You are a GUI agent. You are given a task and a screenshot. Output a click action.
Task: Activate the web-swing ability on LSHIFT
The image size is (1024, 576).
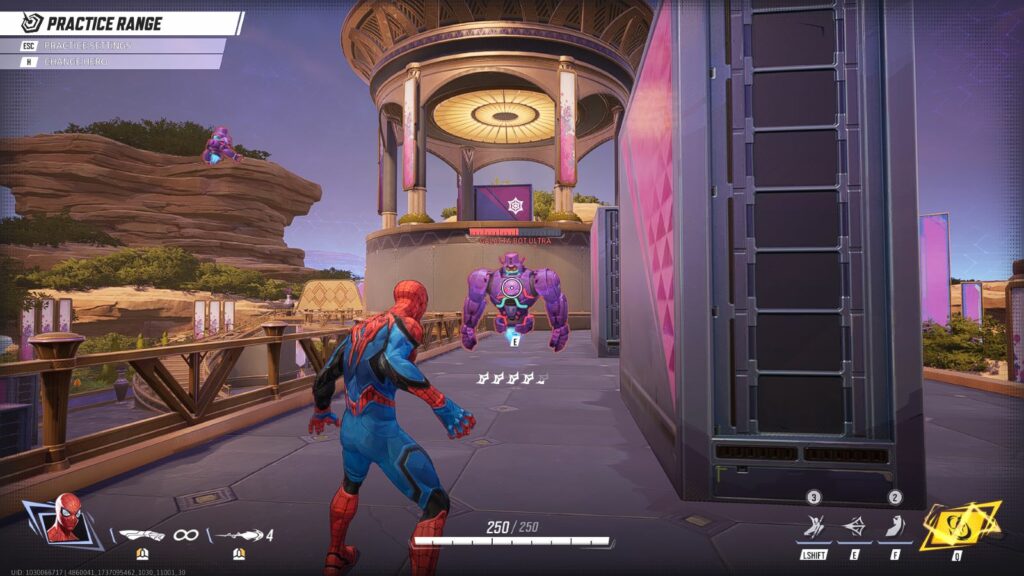point(814,527)
